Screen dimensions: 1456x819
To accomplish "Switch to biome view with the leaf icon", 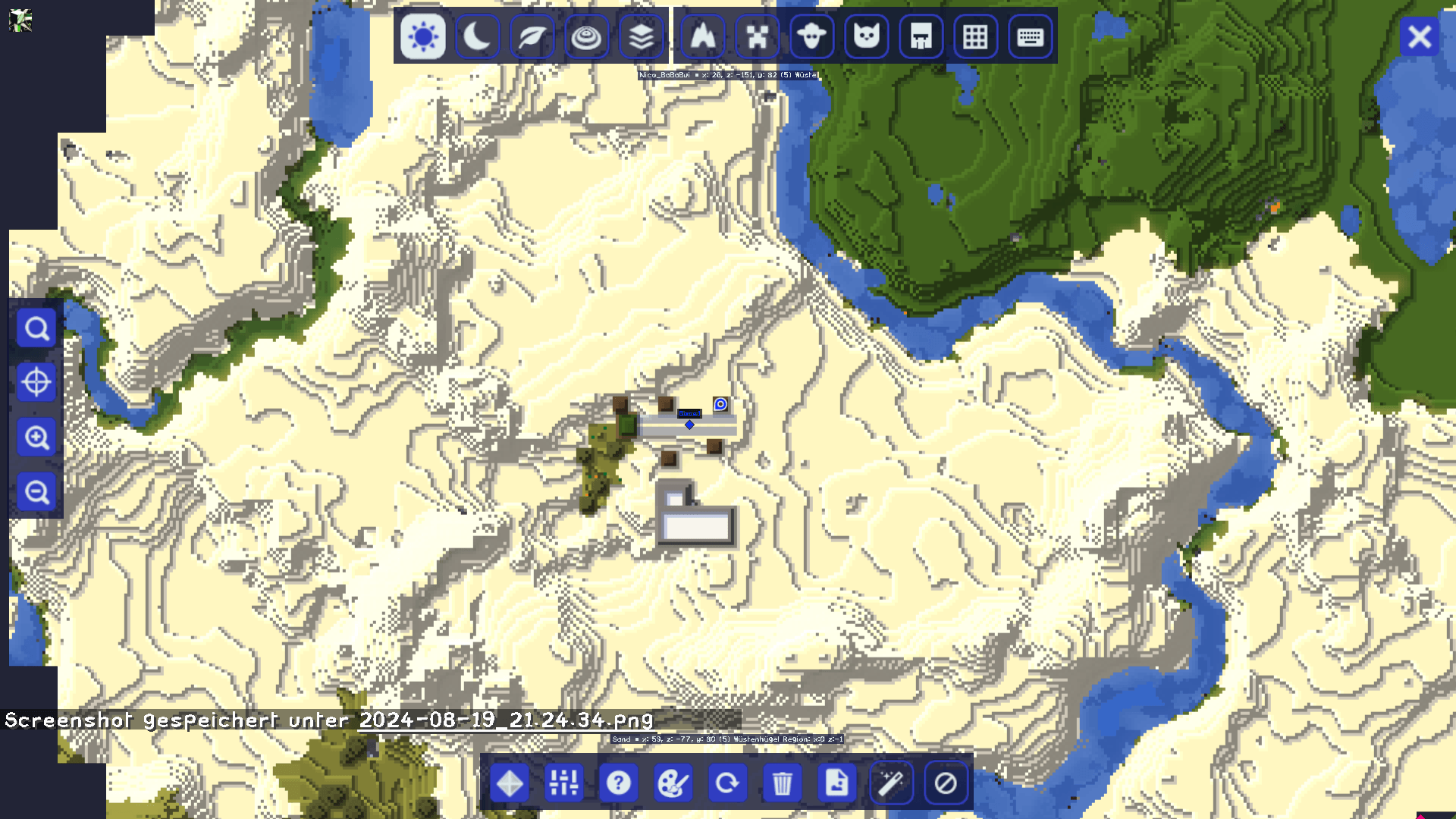I will [532, 36].
